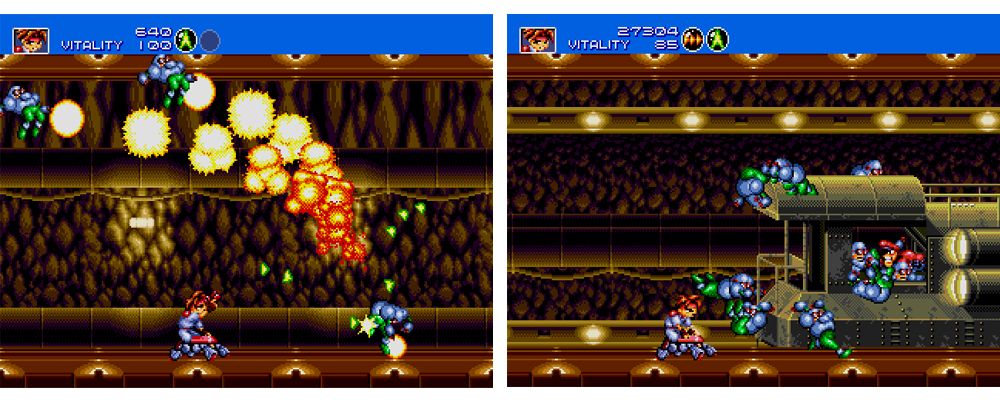Screen dimensions: 1000x400
Task: Choose the green chaser weapon beside the fire icon
Action: coord(718,40)
